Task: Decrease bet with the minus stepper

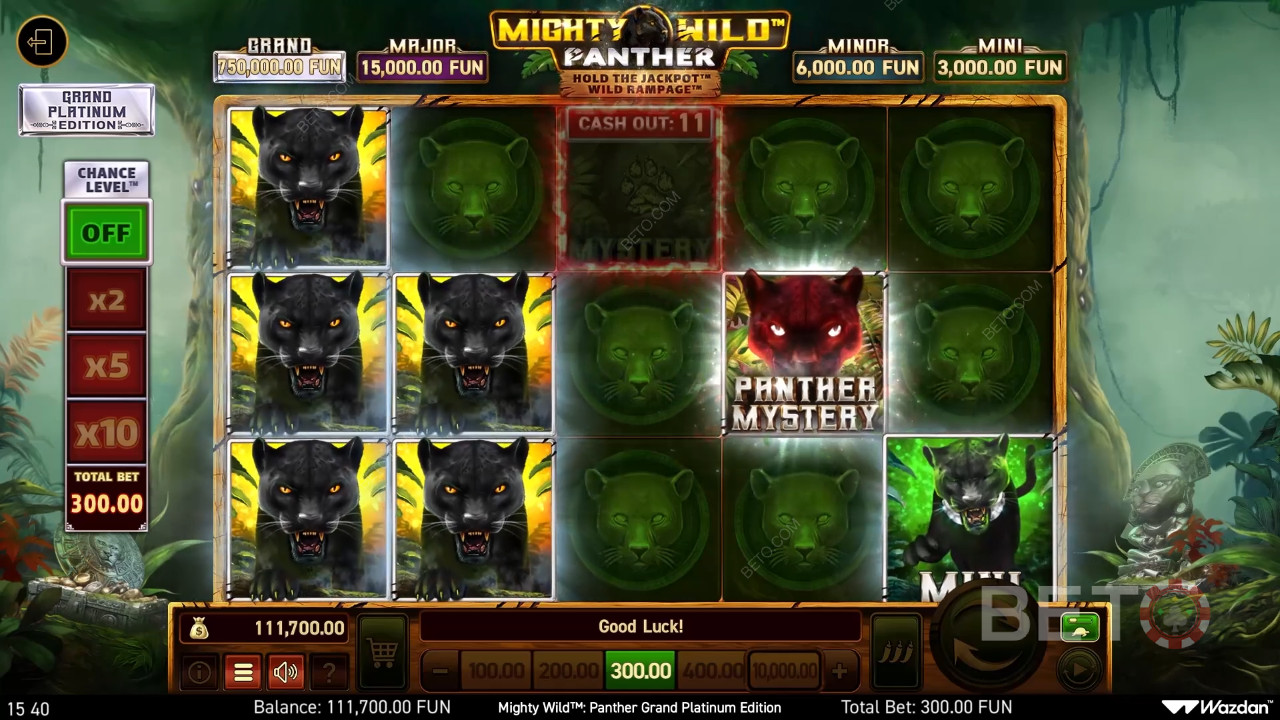Action: (439, 671)
